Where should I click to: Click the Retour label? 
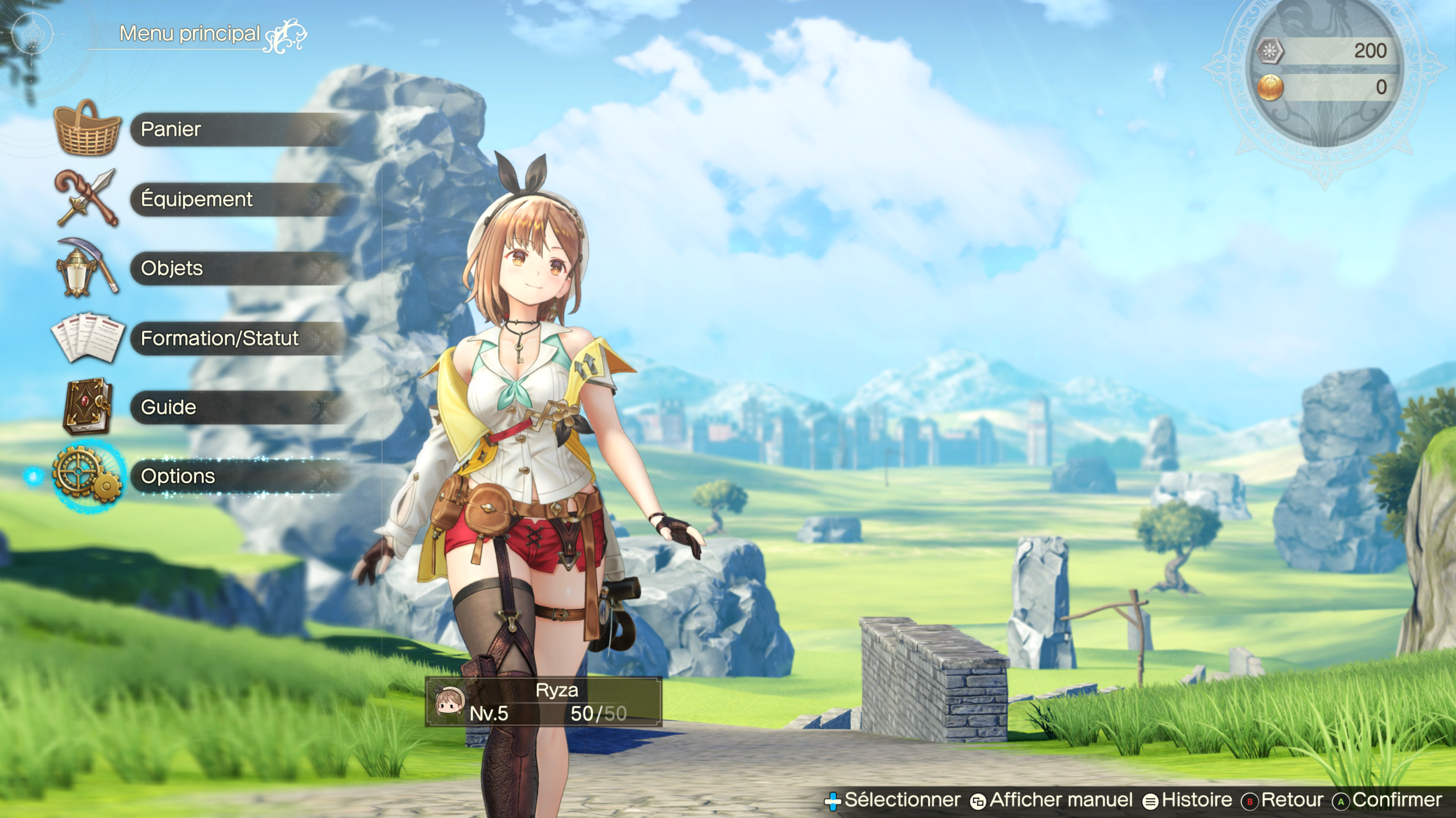(x=1291, y=800)
